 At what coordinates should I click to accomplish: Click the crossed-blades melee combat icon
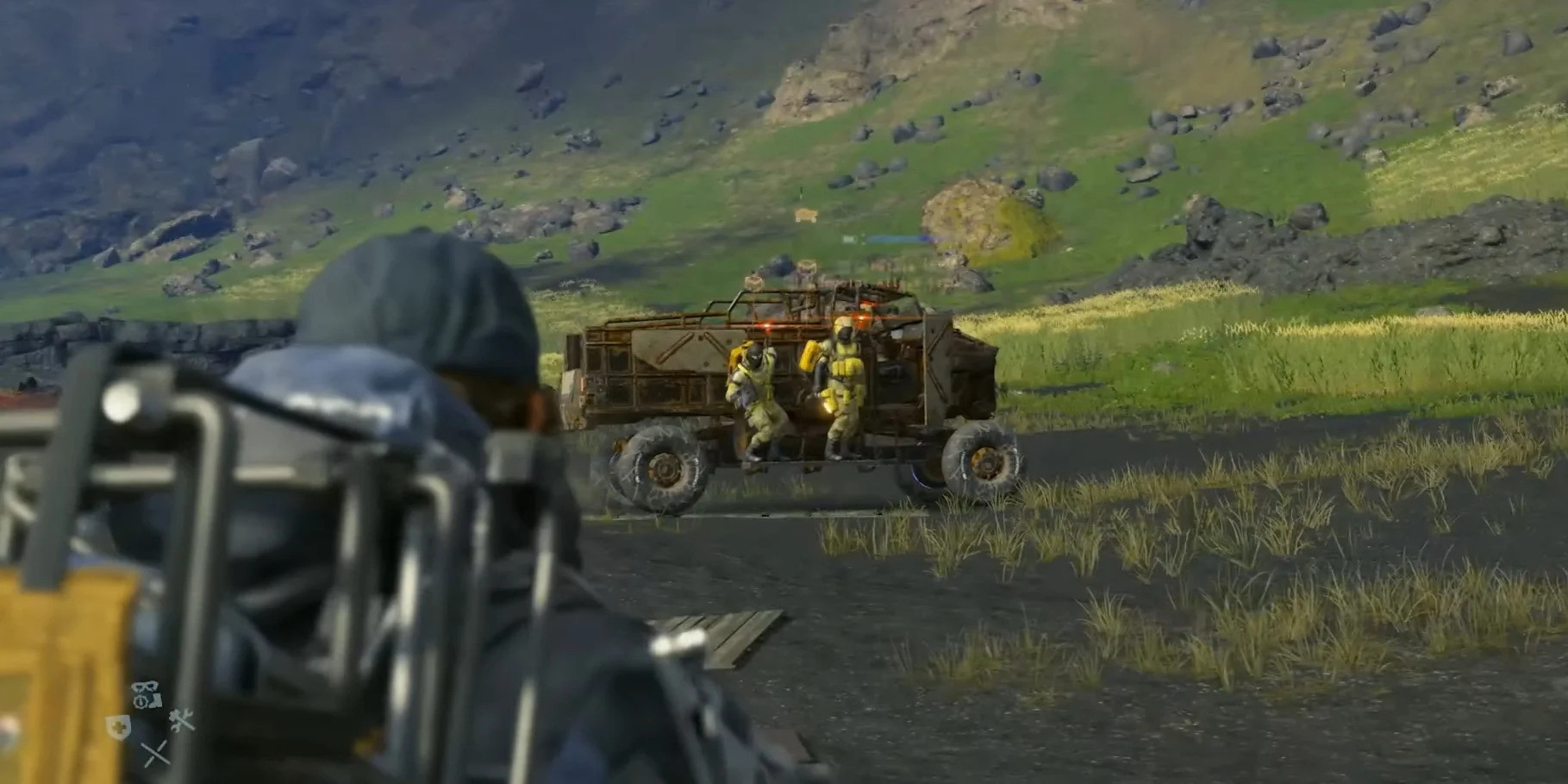153,752
